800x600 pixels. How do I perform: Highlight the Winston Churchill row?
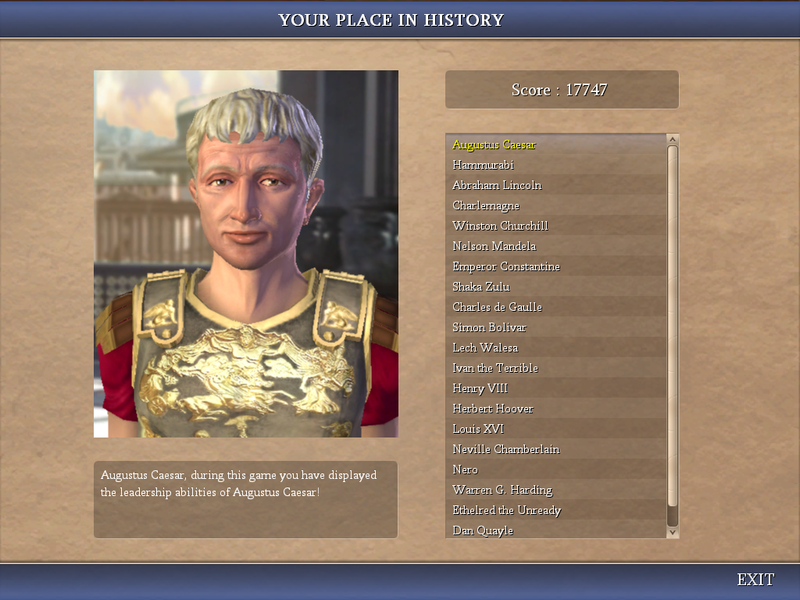tap(500, 226)
